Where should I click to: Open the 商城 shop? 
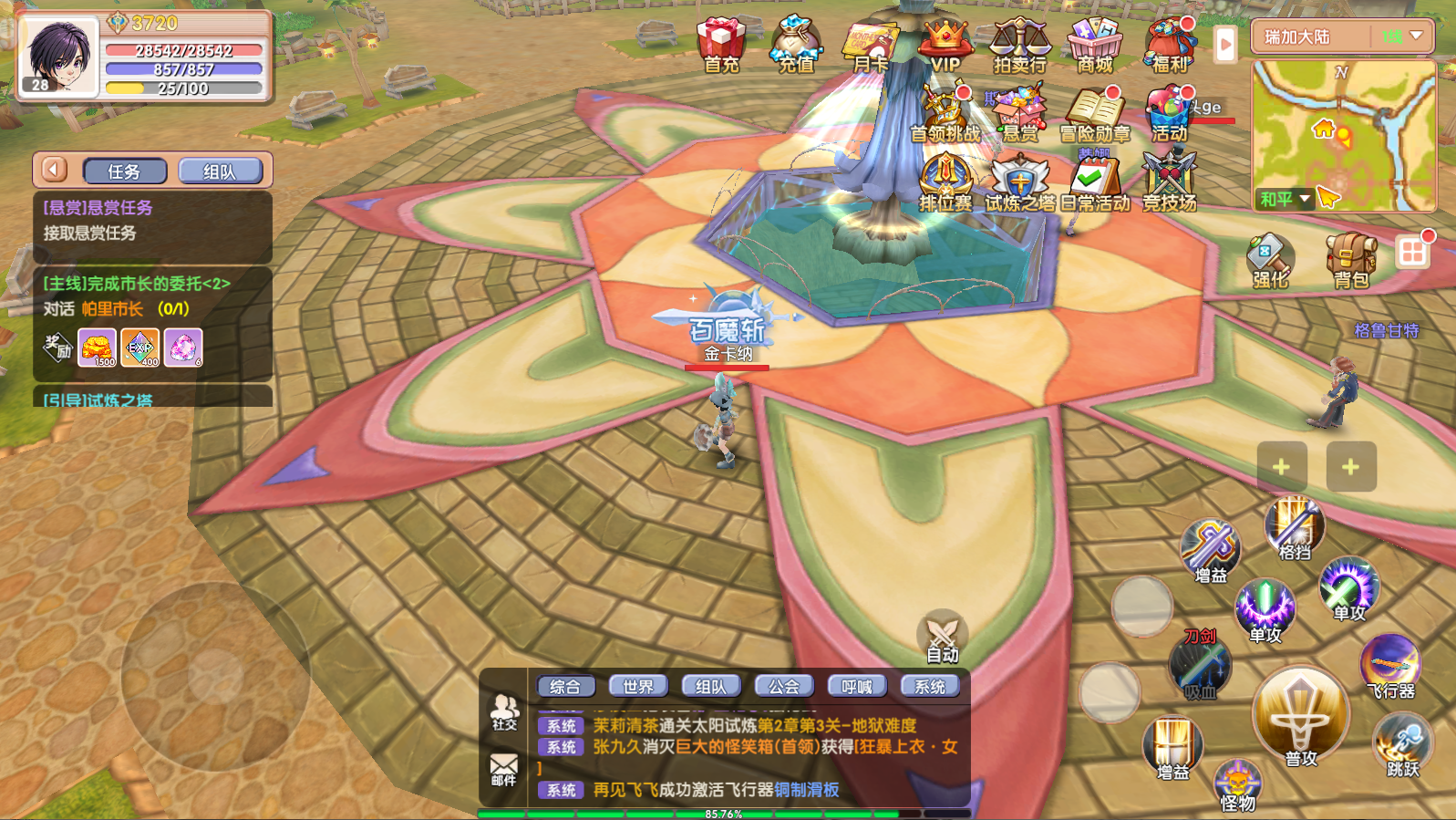point(1094,44)
